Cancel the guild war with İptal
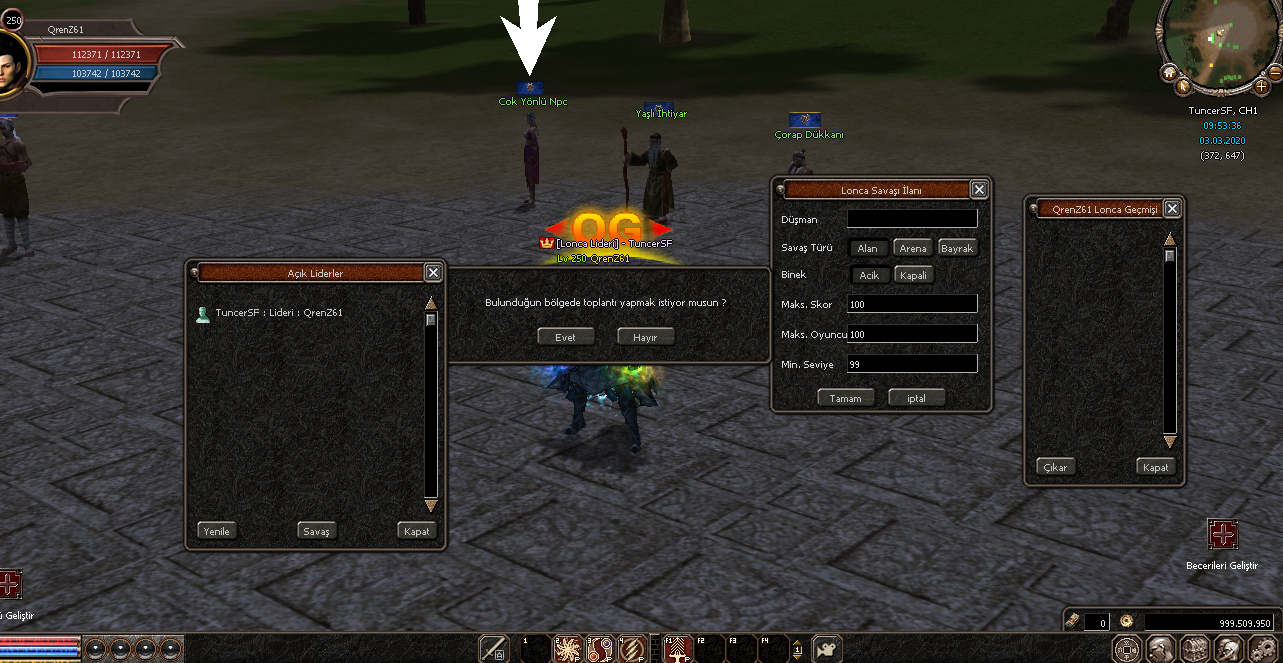 click(x=916, y=397)
